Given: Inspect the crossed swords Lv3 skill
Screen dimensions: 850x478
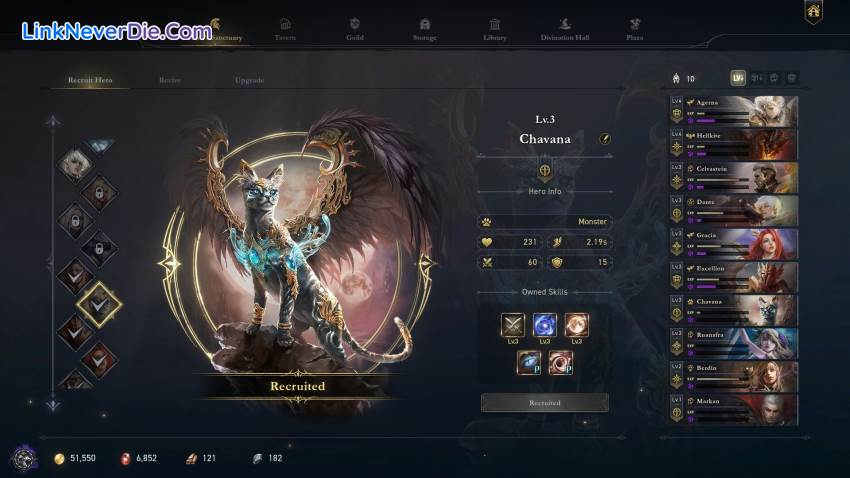Looking at the screenshot, I should [514, 326].
